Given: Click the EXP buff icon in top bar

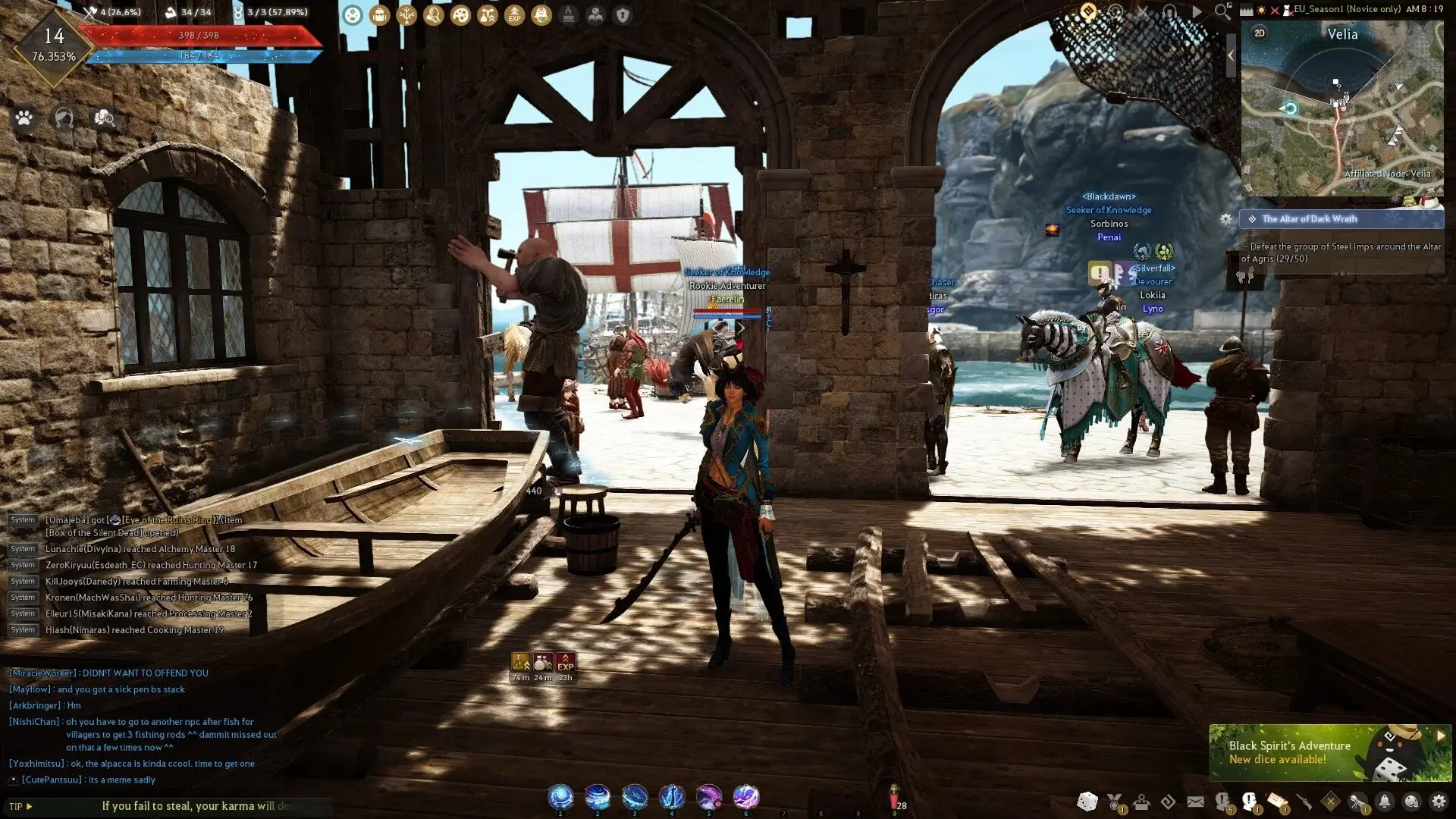Looking at the screenshot, I should pyautogui.click(x=514, y=15).
